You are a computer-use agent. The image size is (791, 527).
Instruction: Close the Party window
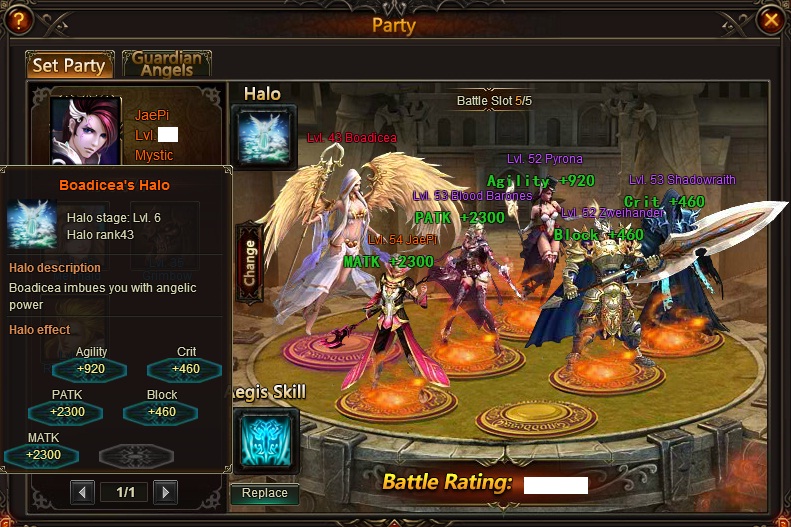[x=770, y=19]
